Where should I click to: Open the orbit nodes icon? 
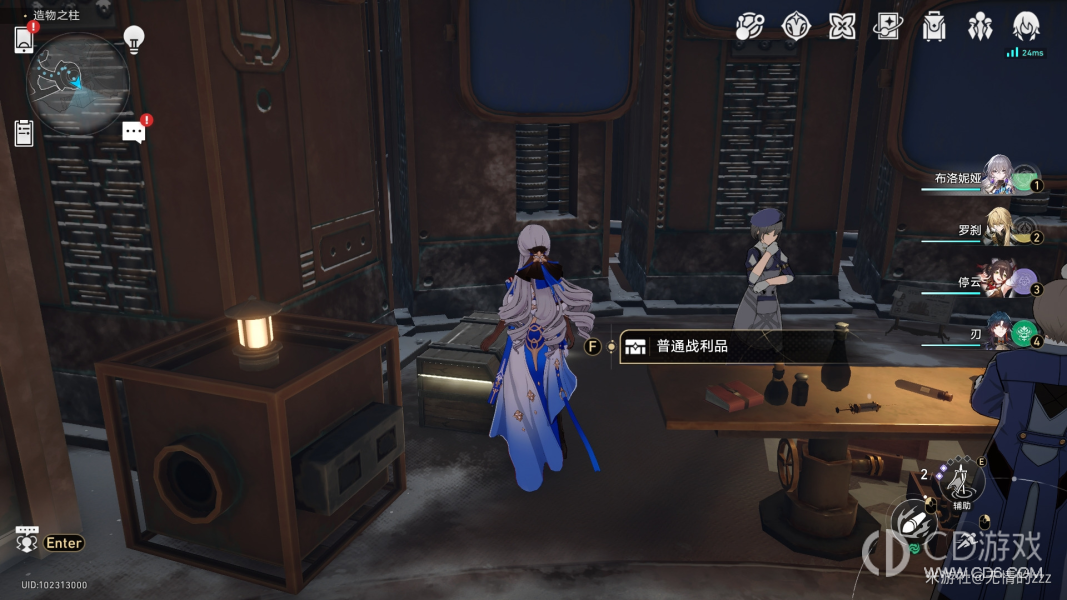(749, 27)
